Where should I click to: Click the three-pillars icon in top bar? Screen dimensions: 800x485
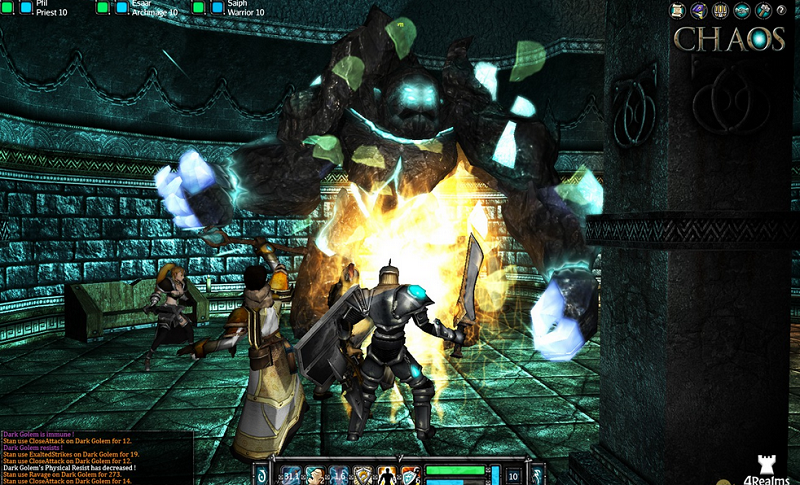pyautogui.click(x=718, y=10)
